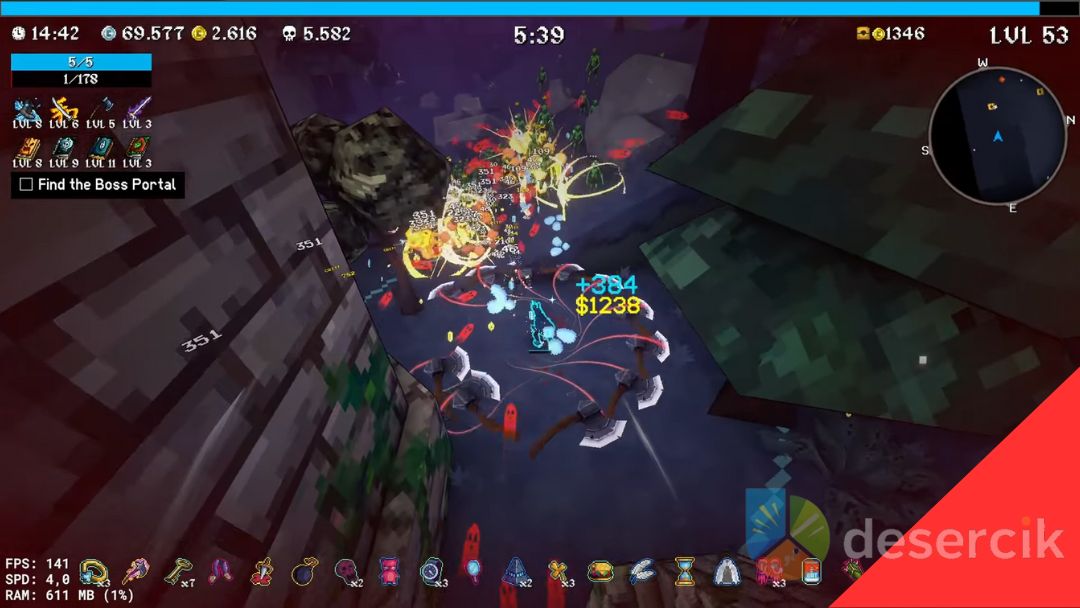Select the pink gummy bear item

388,572
